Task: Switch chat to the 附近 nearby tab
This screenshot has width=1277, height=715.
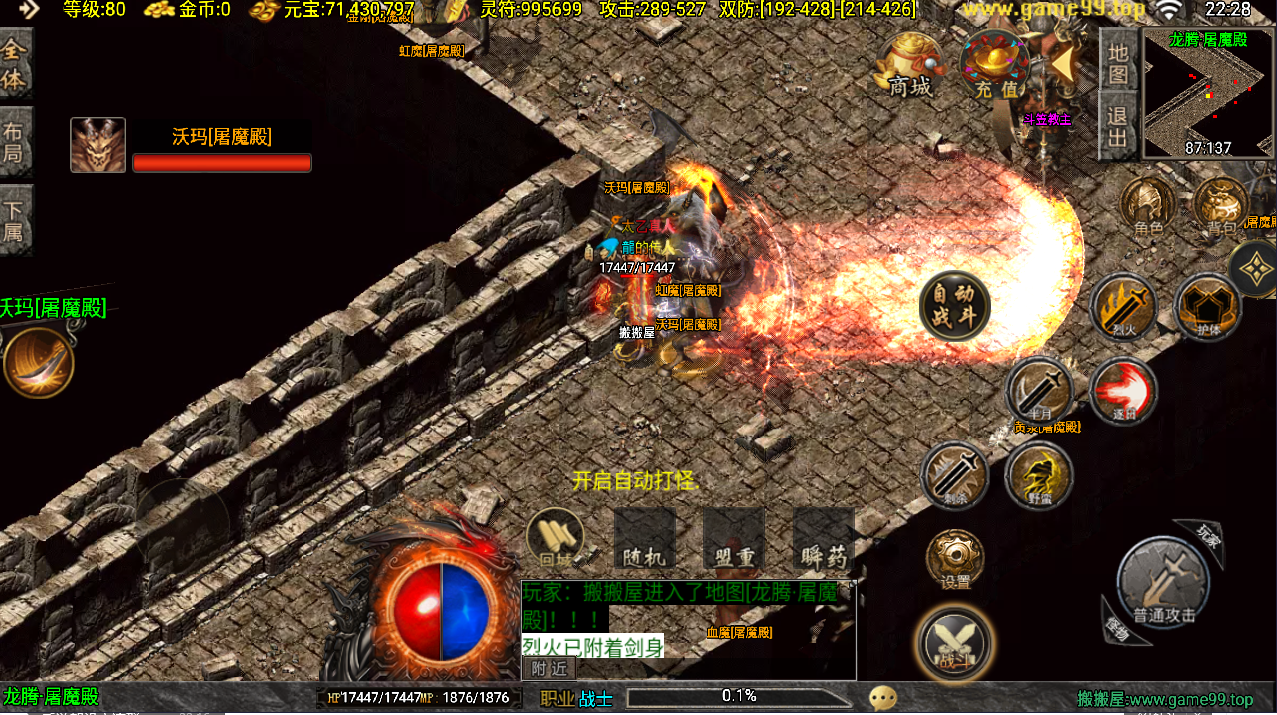Action: tap(549, 668)
